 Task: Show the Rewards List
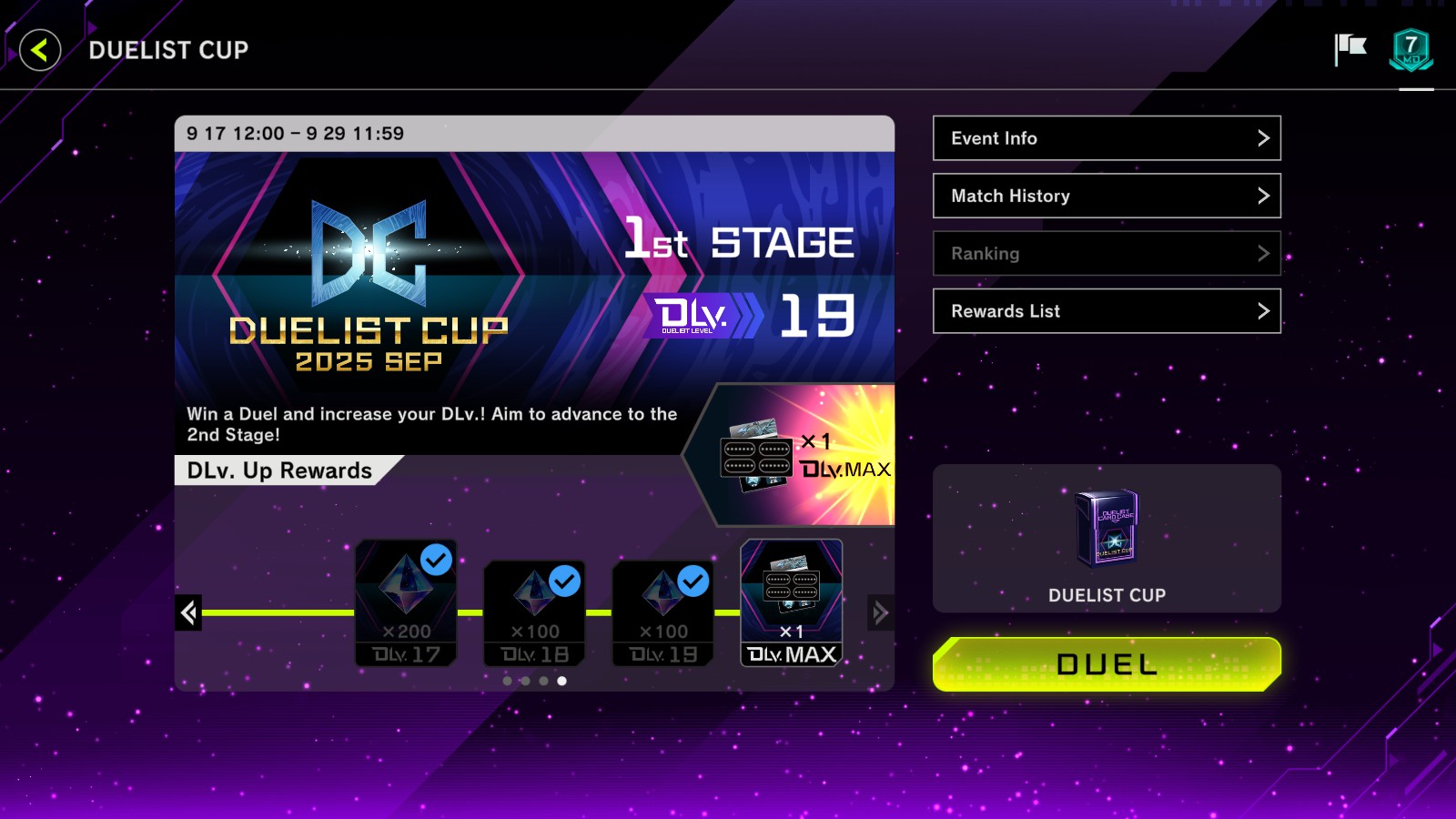(x=1107, y=311)
